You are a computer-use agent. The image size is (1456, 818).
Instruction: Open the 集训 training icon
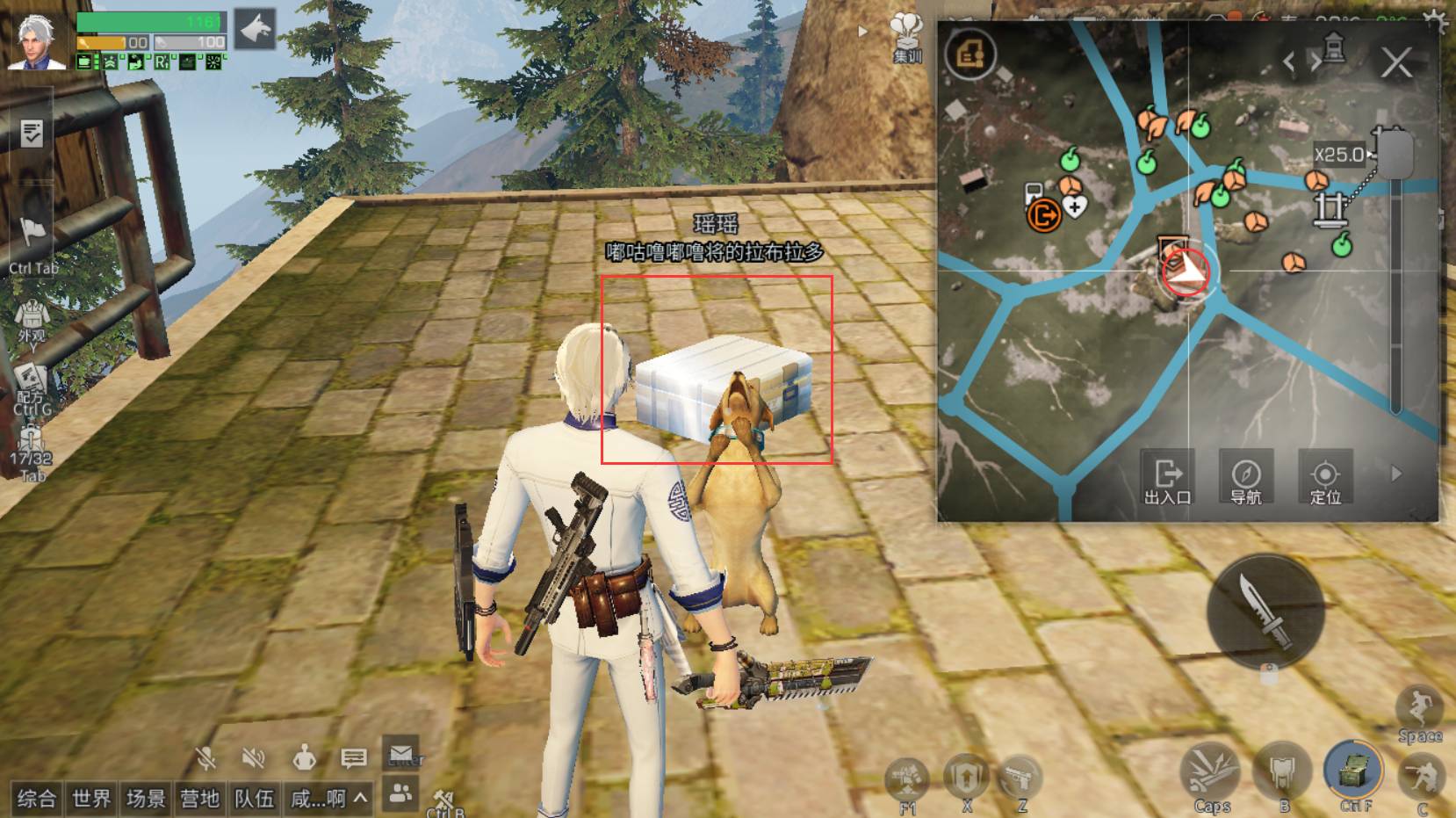[x=907, y=38]
